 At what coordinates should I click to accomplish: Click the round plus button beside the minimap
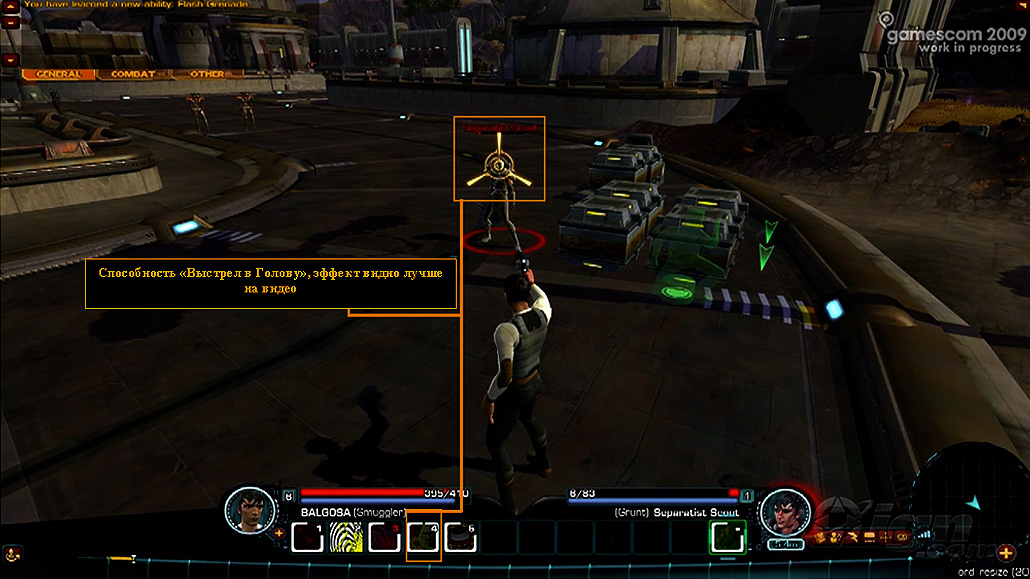click(x=1005, y=553)
